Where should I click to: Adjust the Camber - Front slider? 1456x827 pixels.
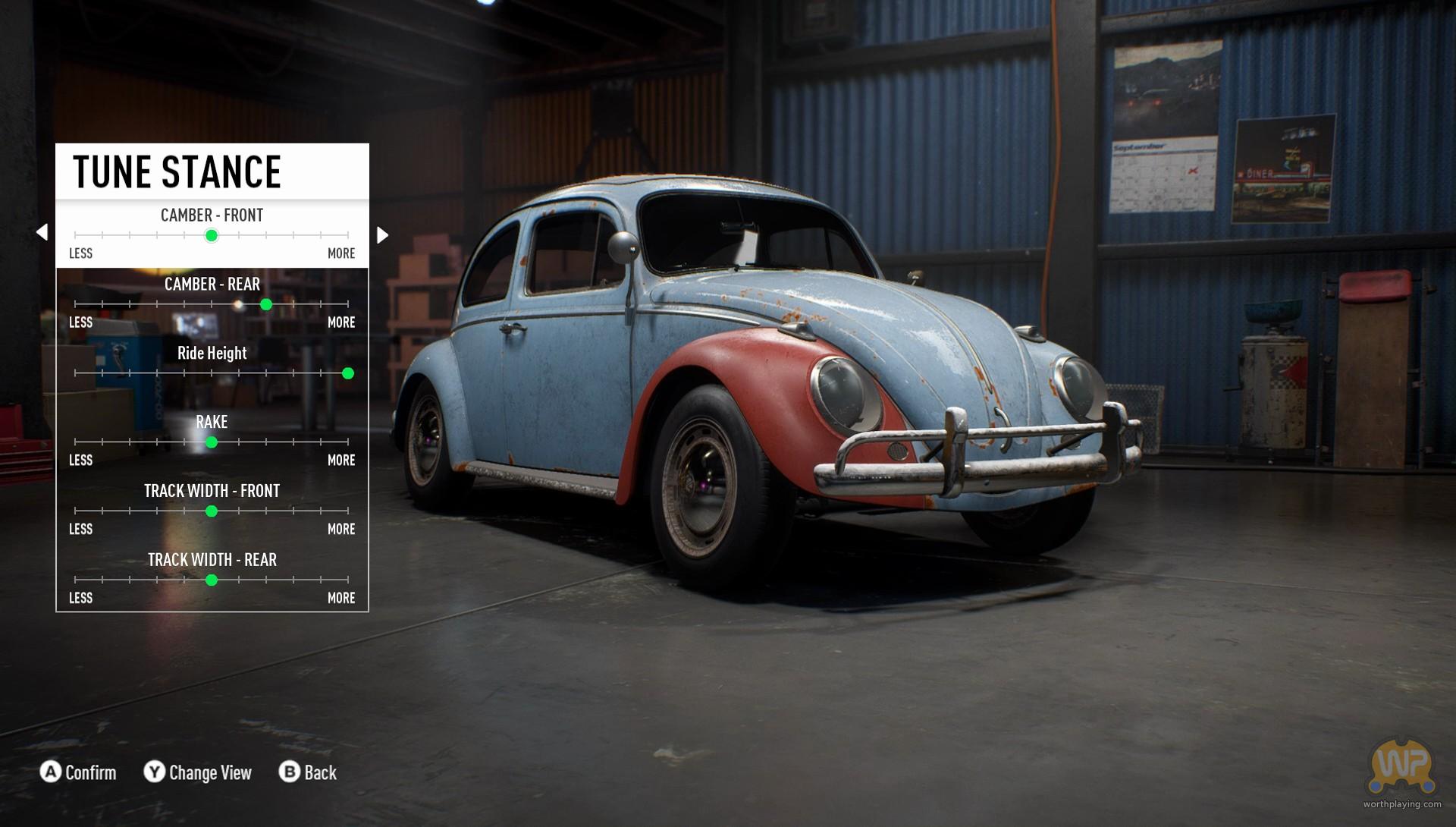(212, 236)
